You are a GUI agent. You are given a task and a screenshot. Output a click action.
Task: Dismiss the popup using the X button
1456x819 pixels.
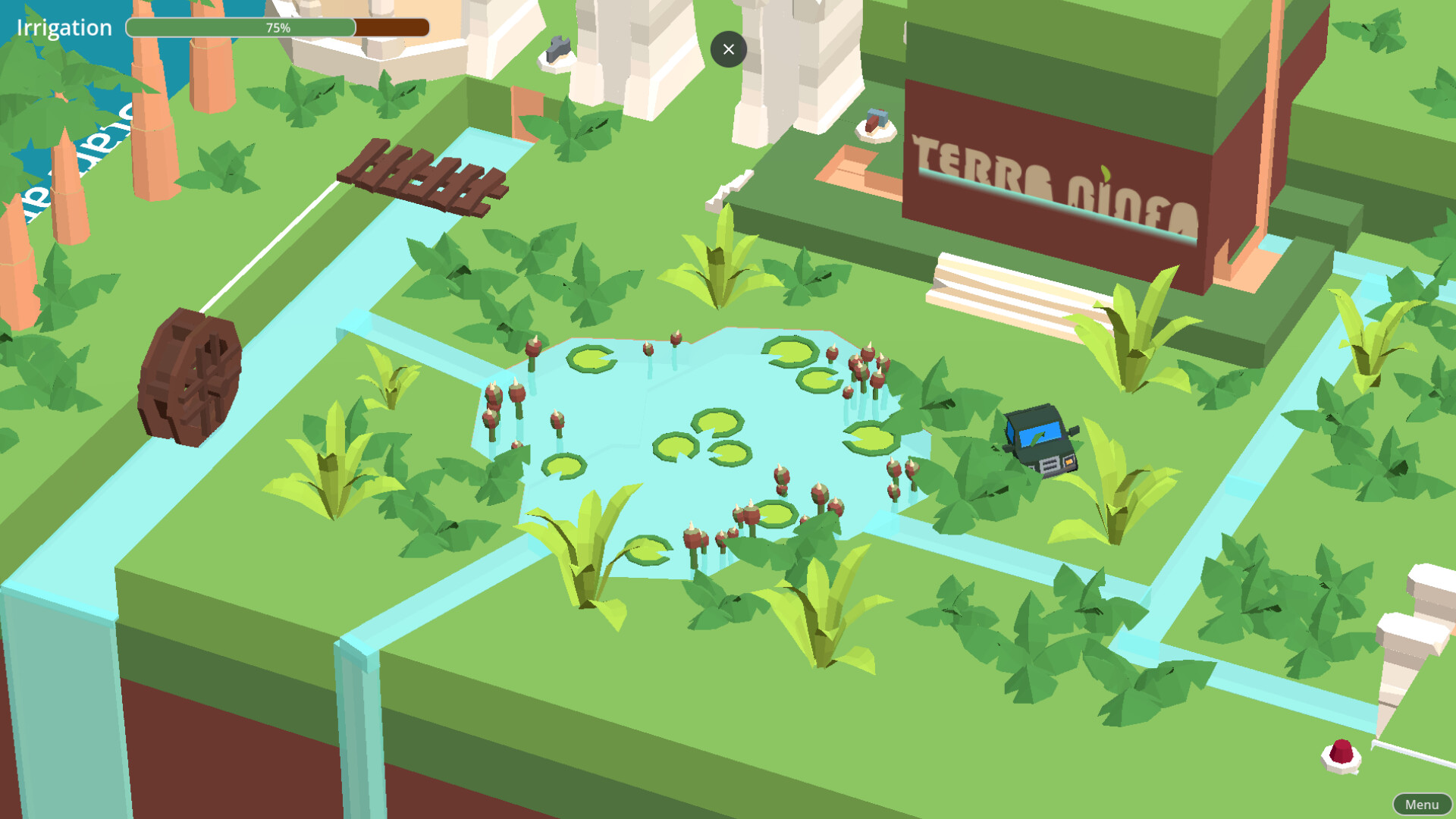click(x=729, y=49)
